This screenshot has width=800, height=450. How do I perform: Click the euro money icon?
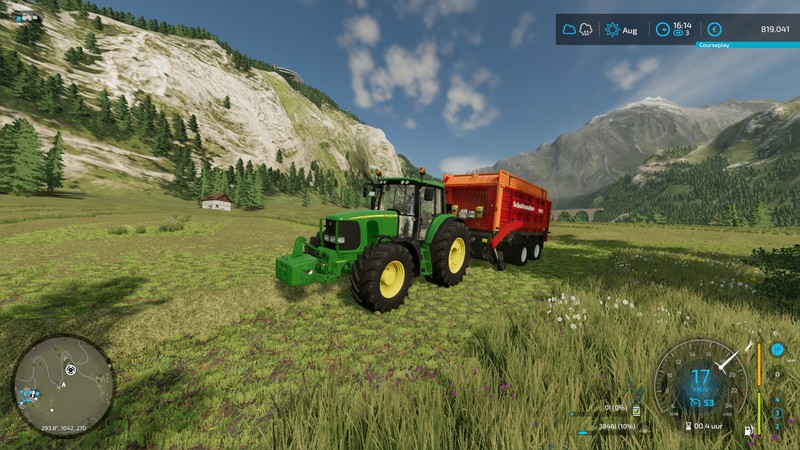(x=714, y=30)
